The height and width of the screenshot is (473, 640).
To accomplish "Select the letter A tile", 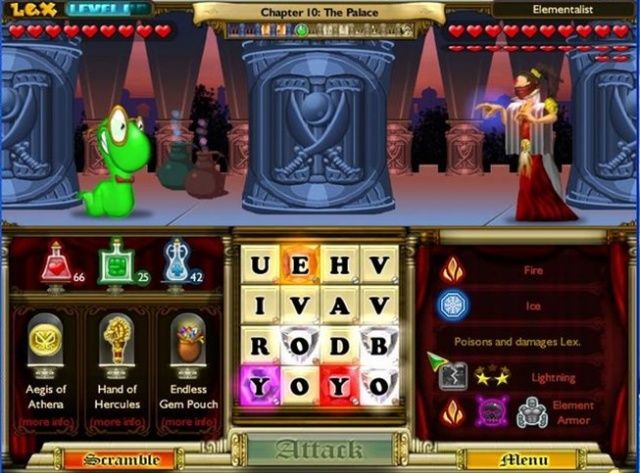I will (x=340, y=305).
